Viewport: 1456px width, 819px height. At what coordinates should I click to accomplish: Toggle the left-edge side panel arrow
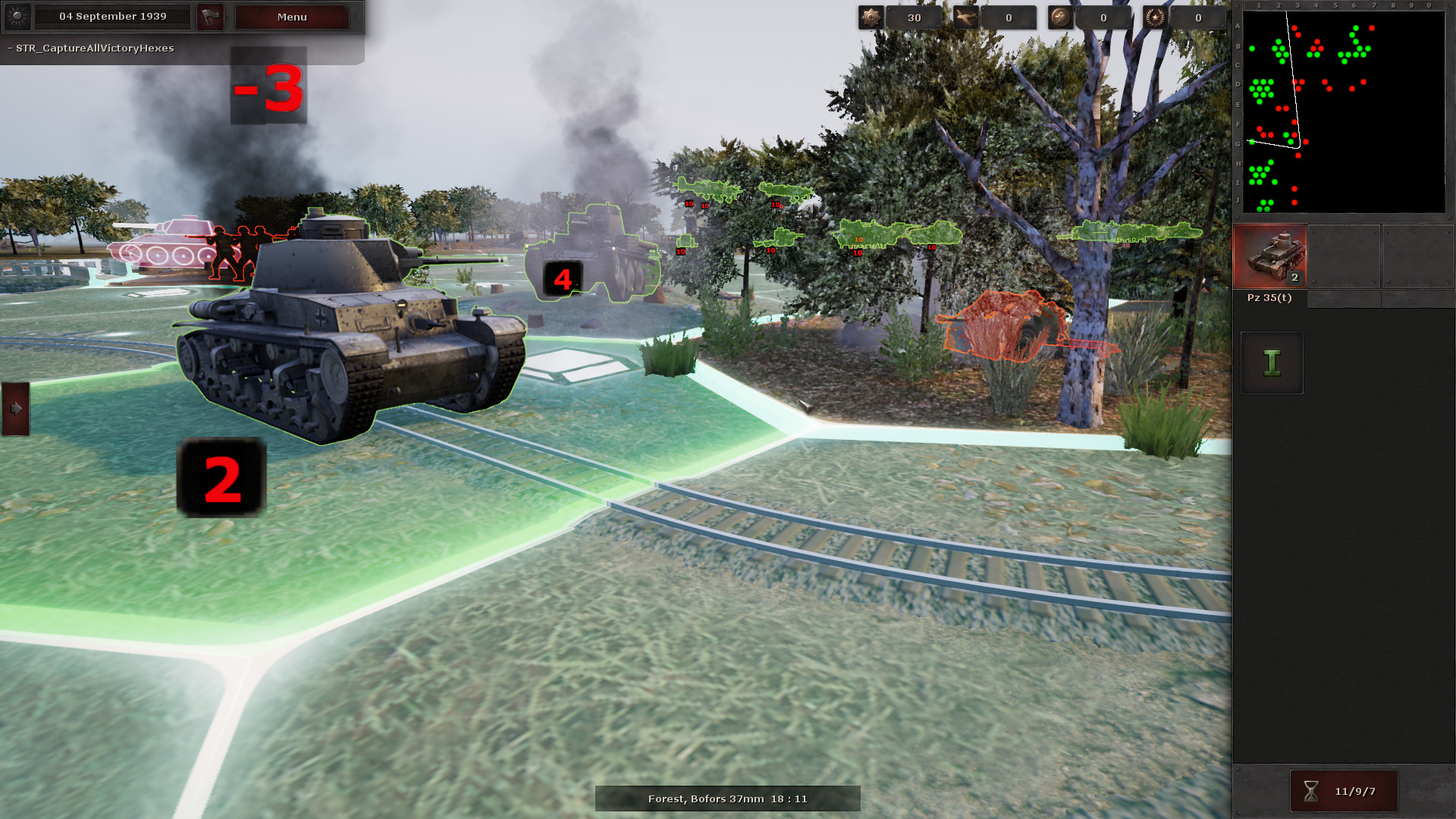pos(15,408)
